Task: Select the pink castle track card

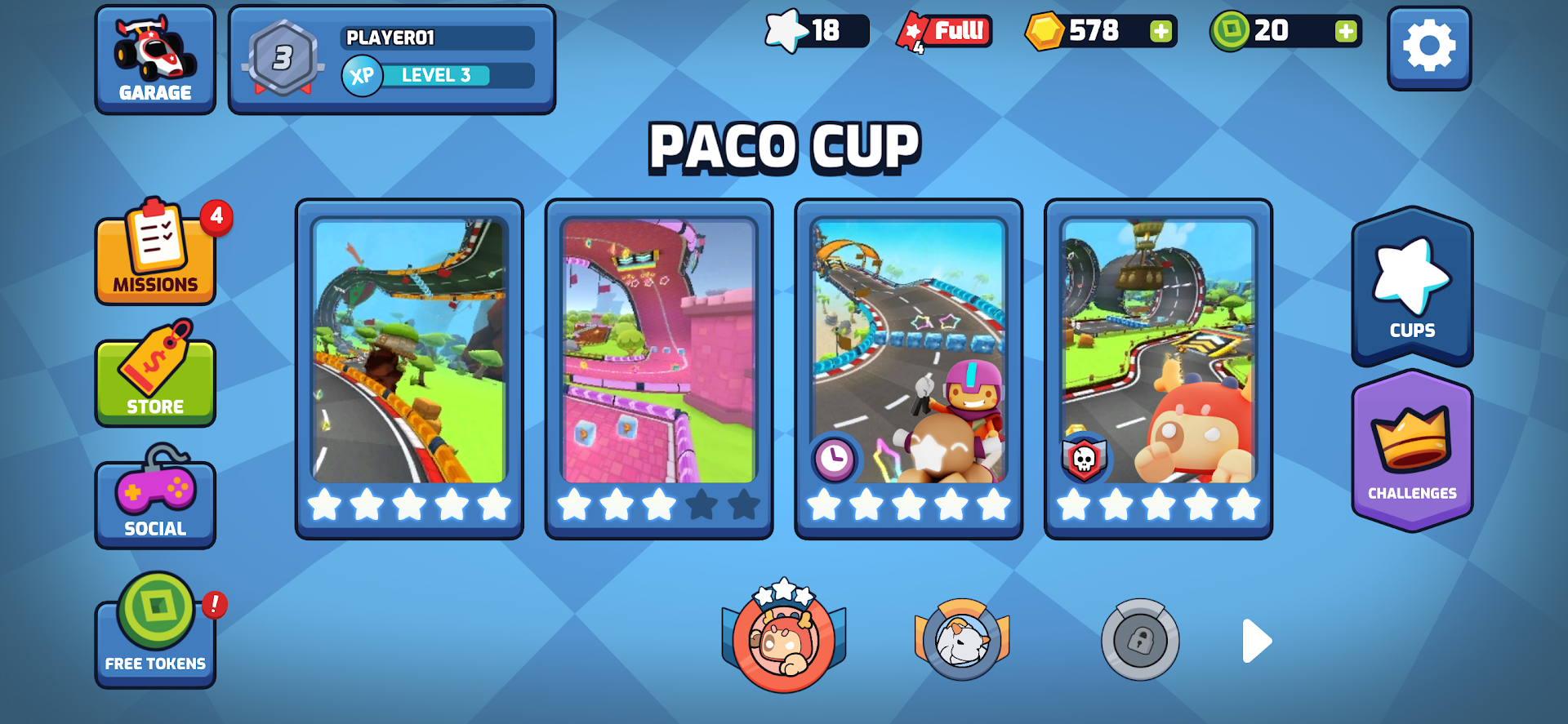Action: [x=658, y=367]
